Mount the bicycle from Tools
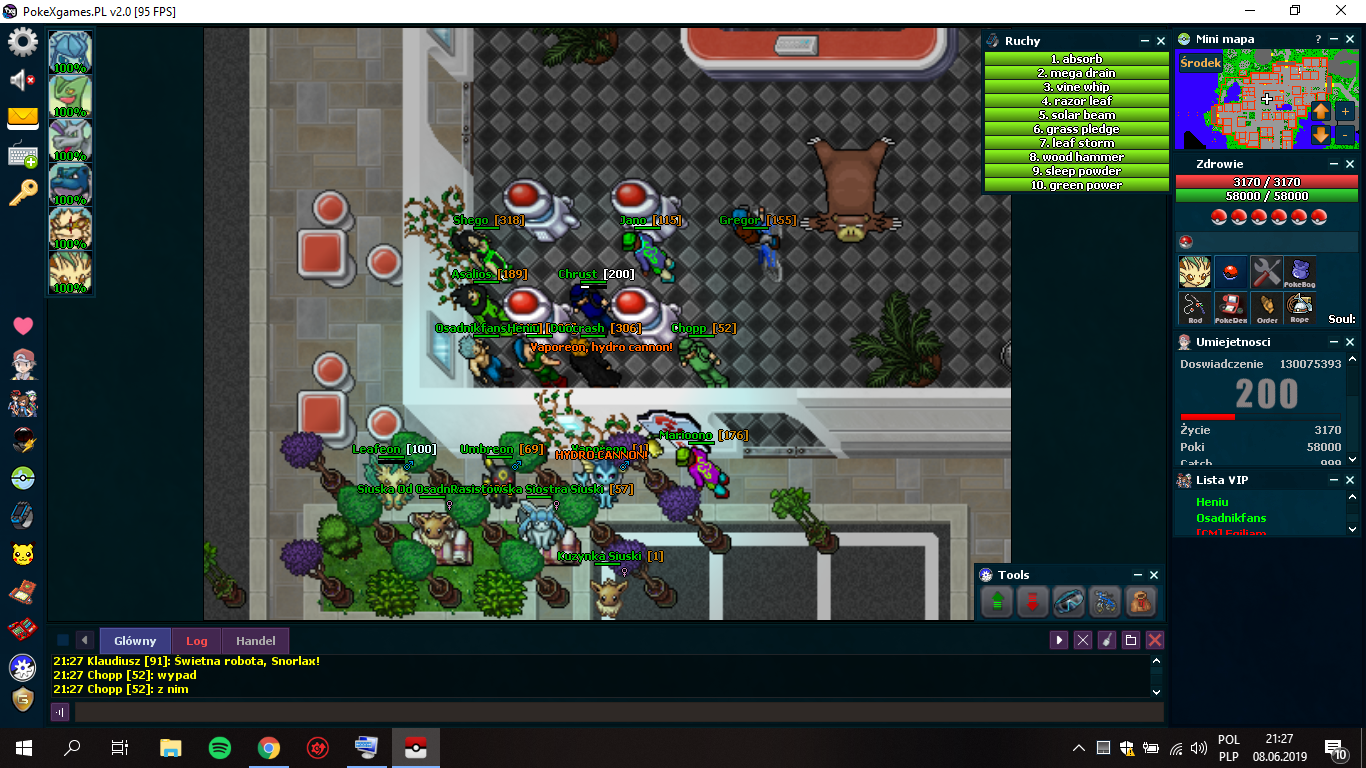Image resolution: width=1366 pixels, height=768 pixels. [1104, 602]
